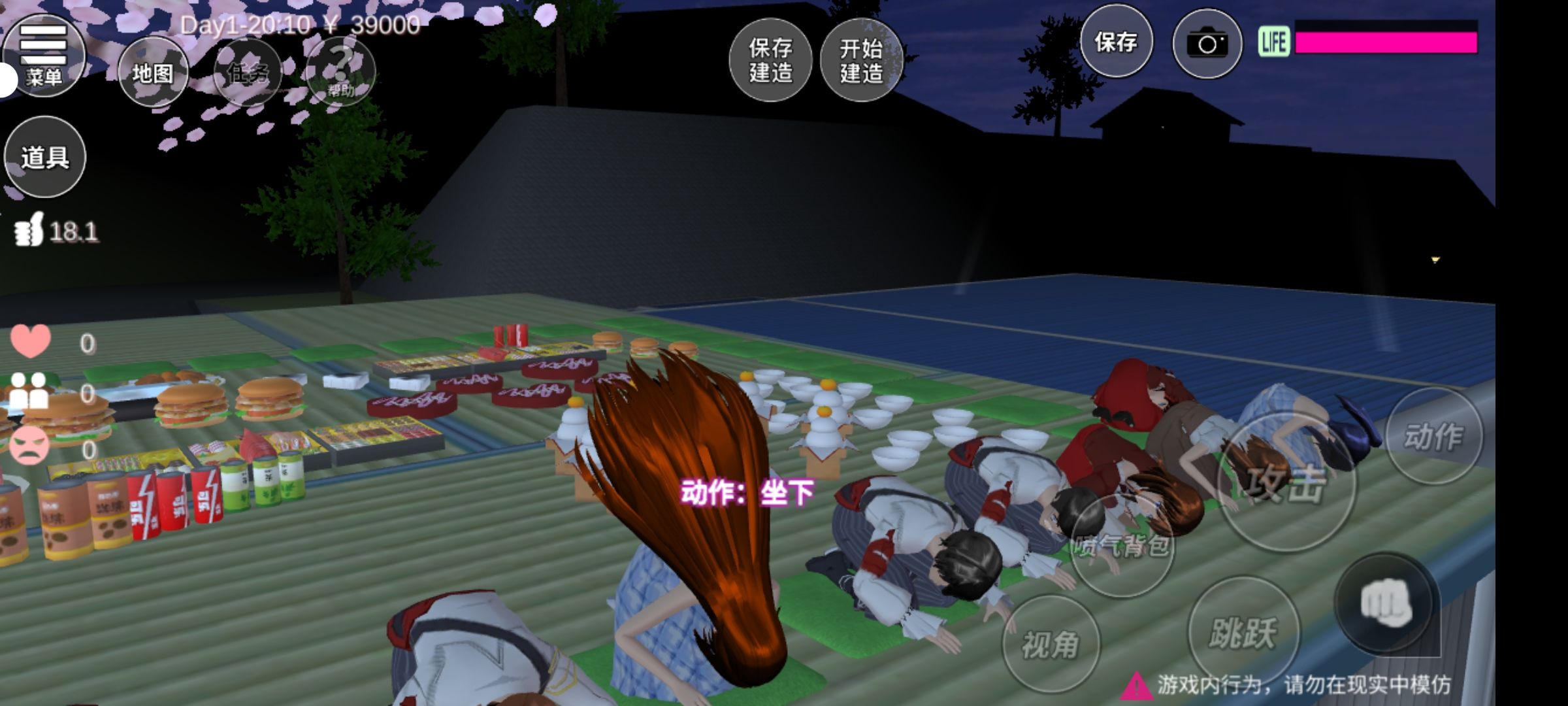Activate the 喷气背包 jetpack
1568x706 pixels.
pos(1122,545)
